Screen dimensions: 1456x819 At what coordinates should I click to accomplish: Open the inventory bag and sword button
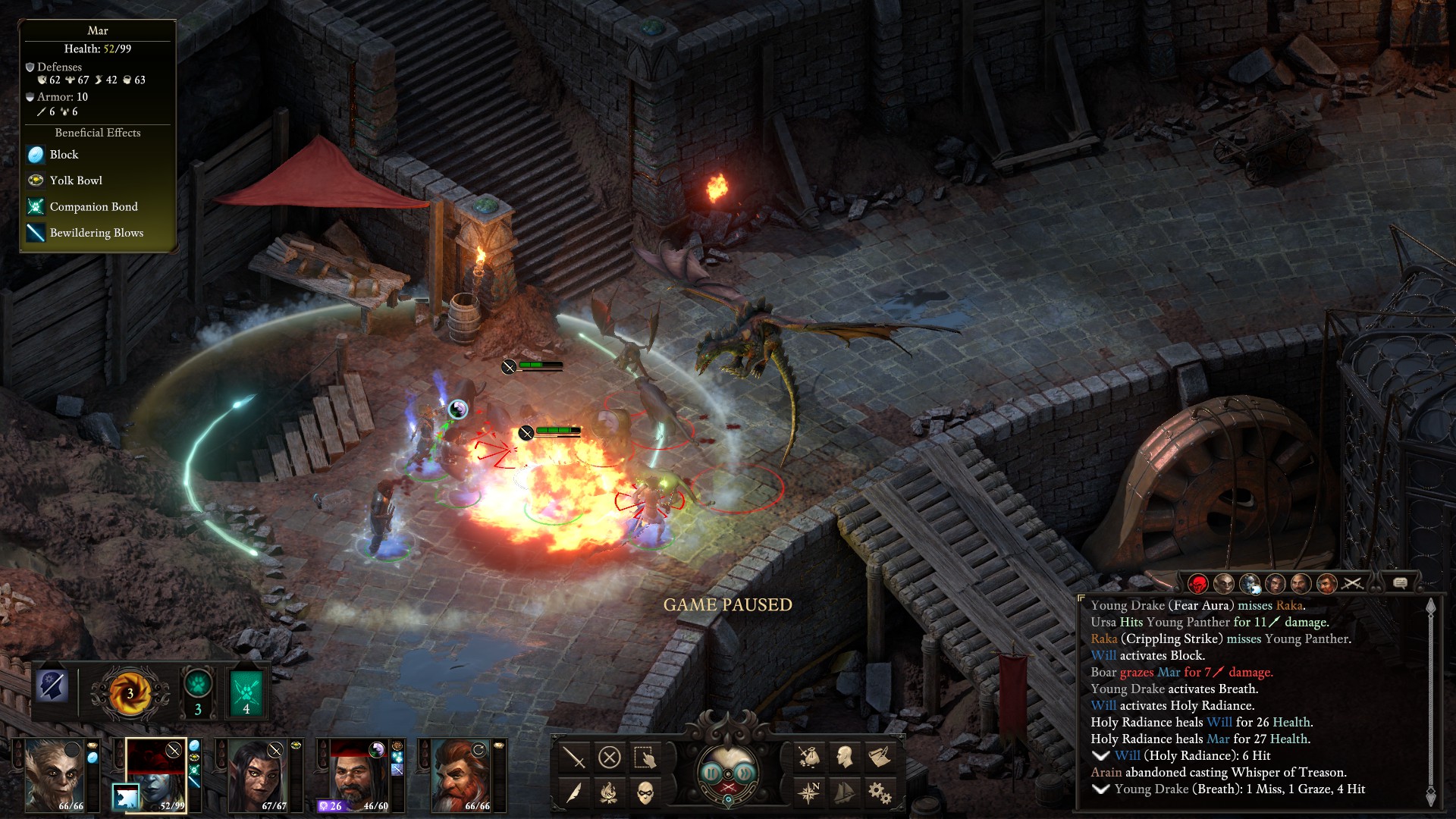(808, 756)
